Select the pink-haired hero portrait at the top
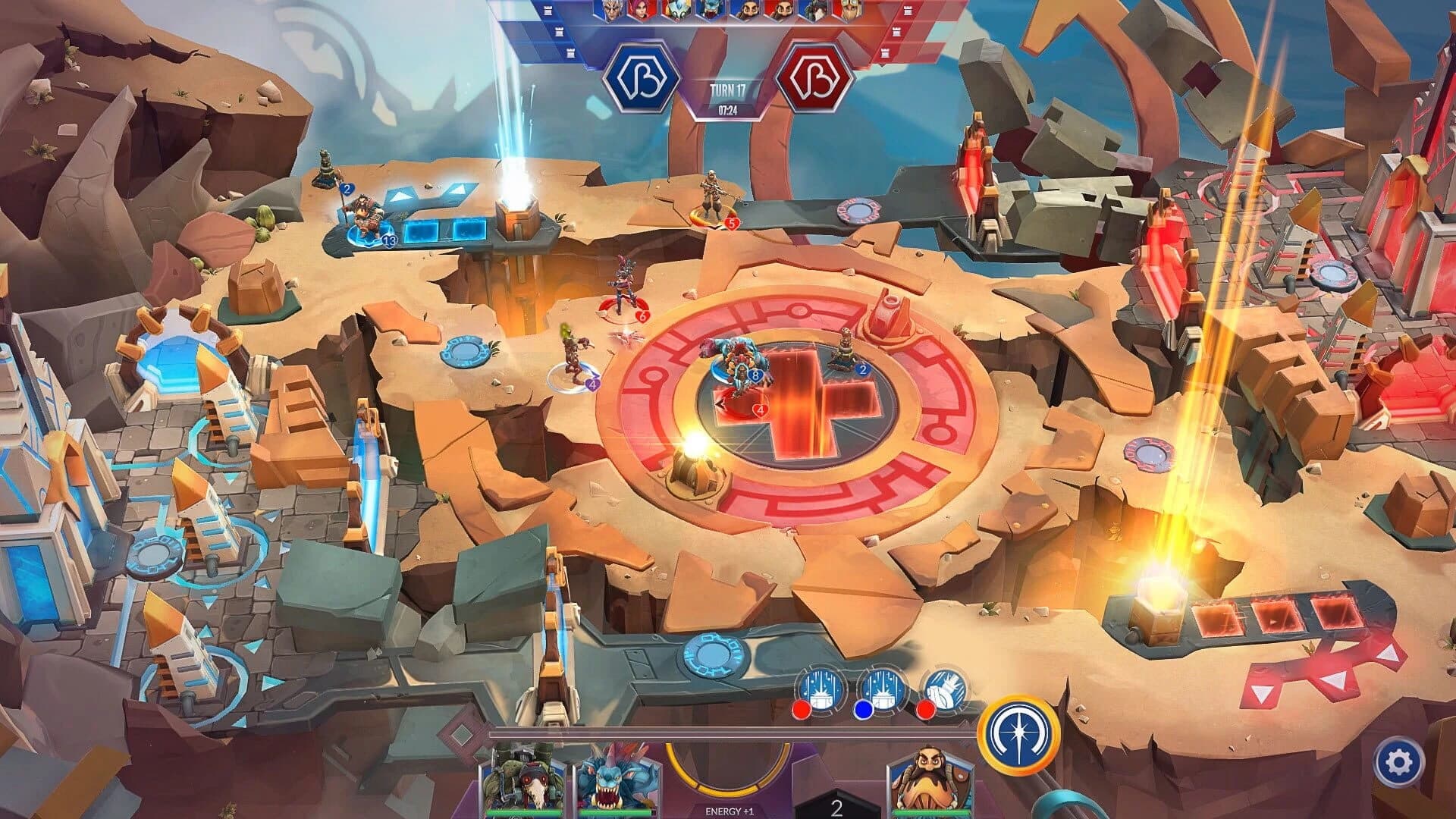The height and width of the screenshot is (819, 1456). tap(642, 11)
